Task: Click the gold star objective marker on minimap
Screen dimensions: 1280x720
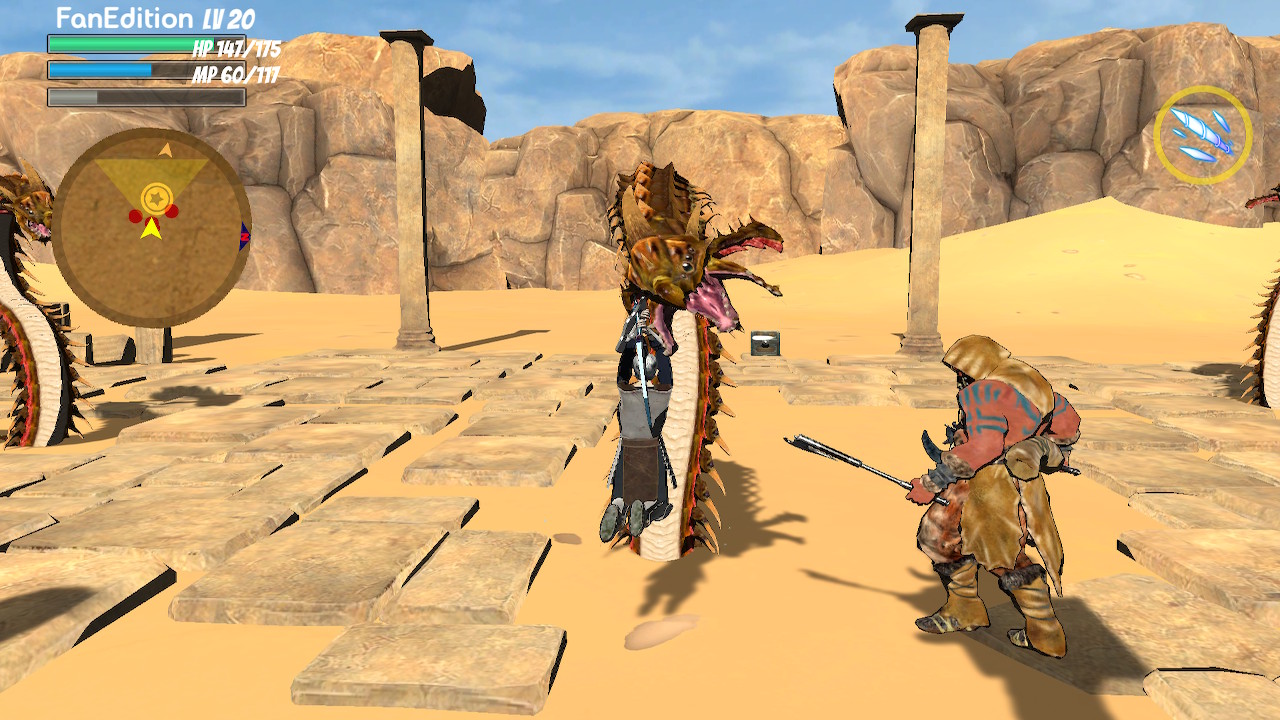Action: tap(157, 196)
